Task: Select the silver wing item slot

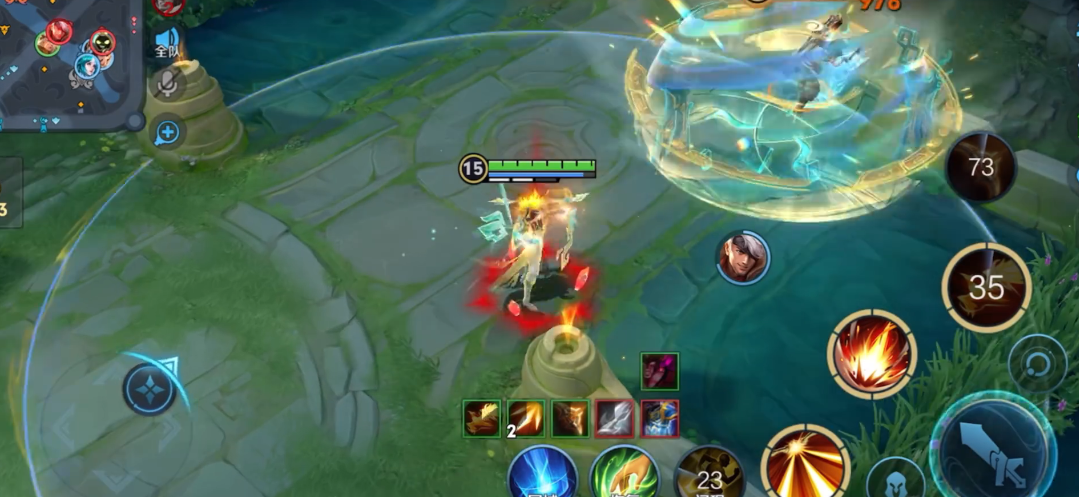Action: tap(614, 418)
